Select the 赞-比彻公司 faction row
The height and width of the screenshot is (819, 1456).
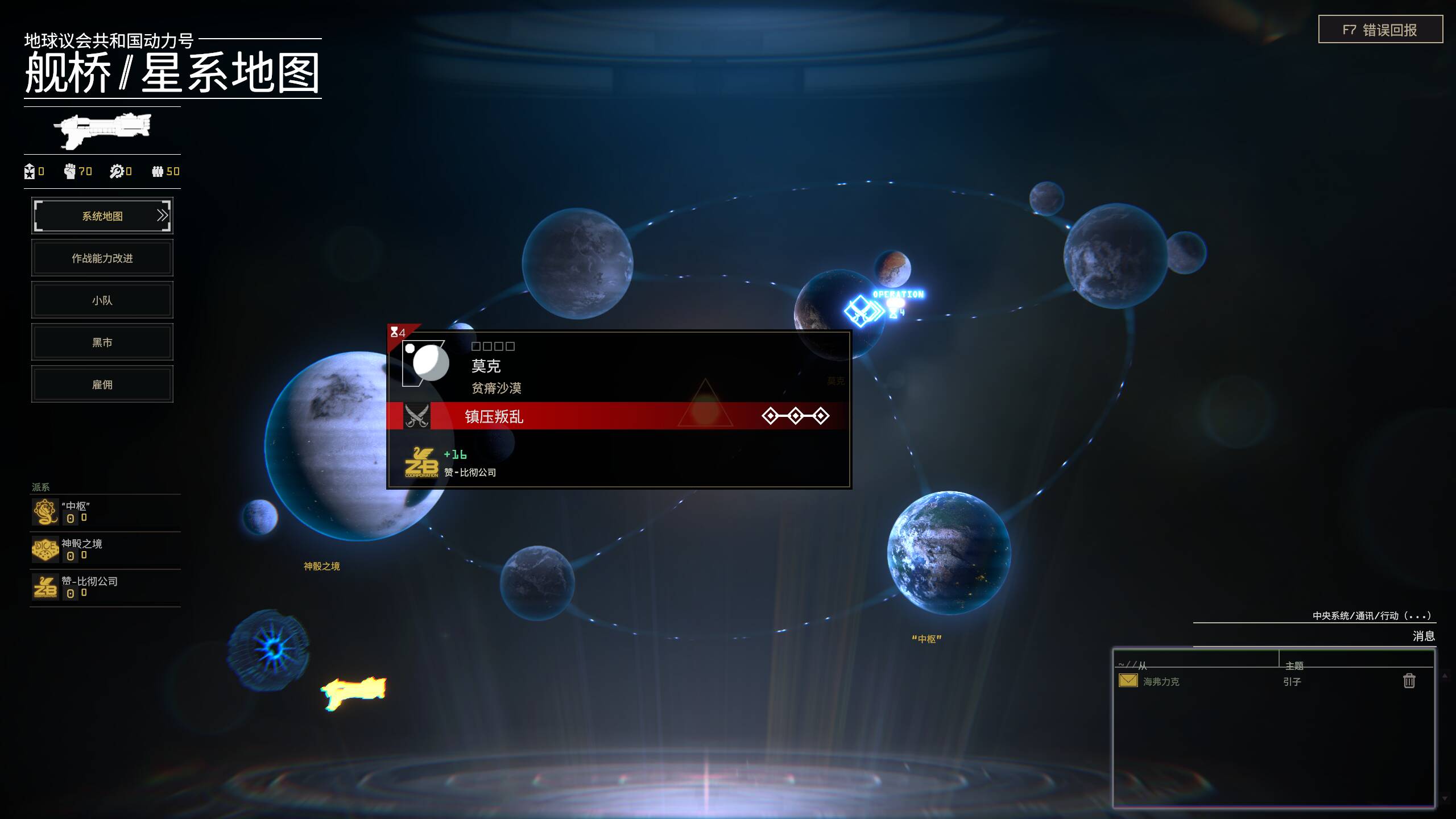click(105, 587)
